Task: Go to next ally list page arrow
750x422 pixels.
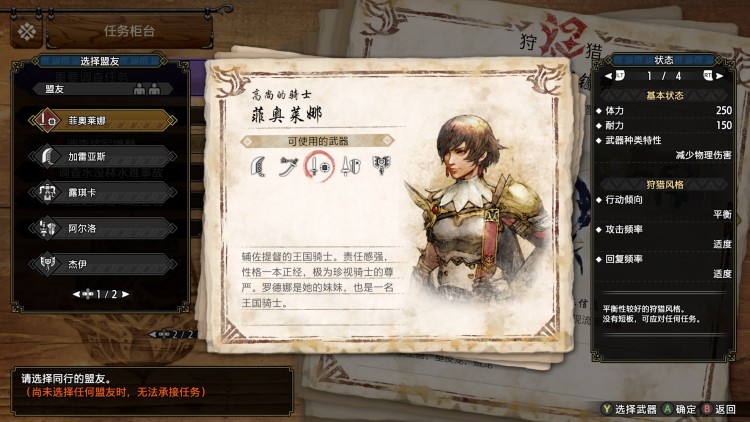Action: [128, 294]
